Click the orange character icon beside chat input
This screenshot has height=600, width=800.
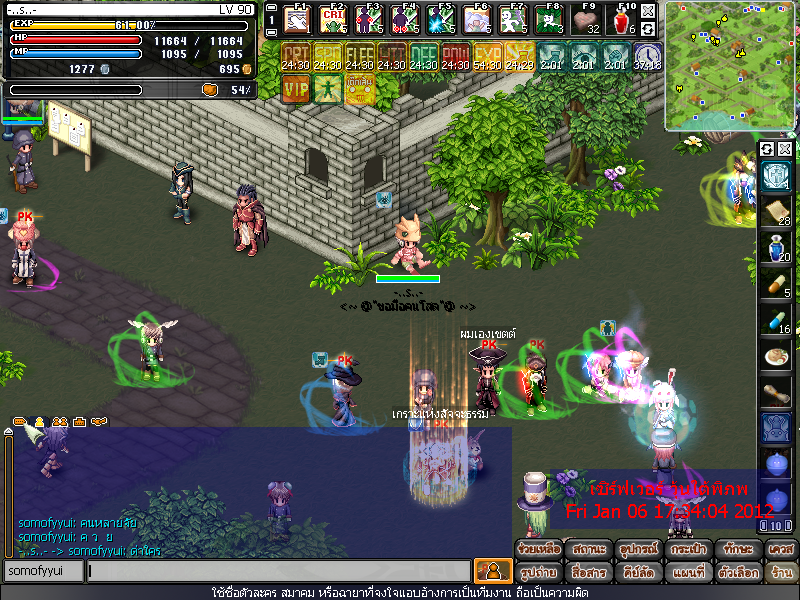(x=492, y=571)
